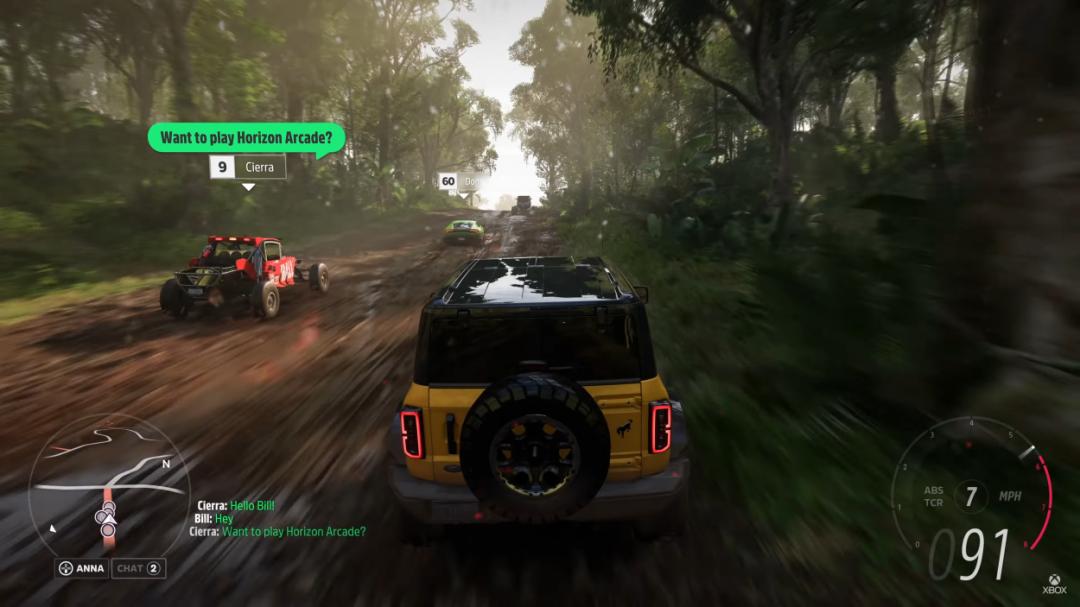Select the Horizon Arcade chat bubble
This screenshot has width=1080, height=607.
[247, 137]
